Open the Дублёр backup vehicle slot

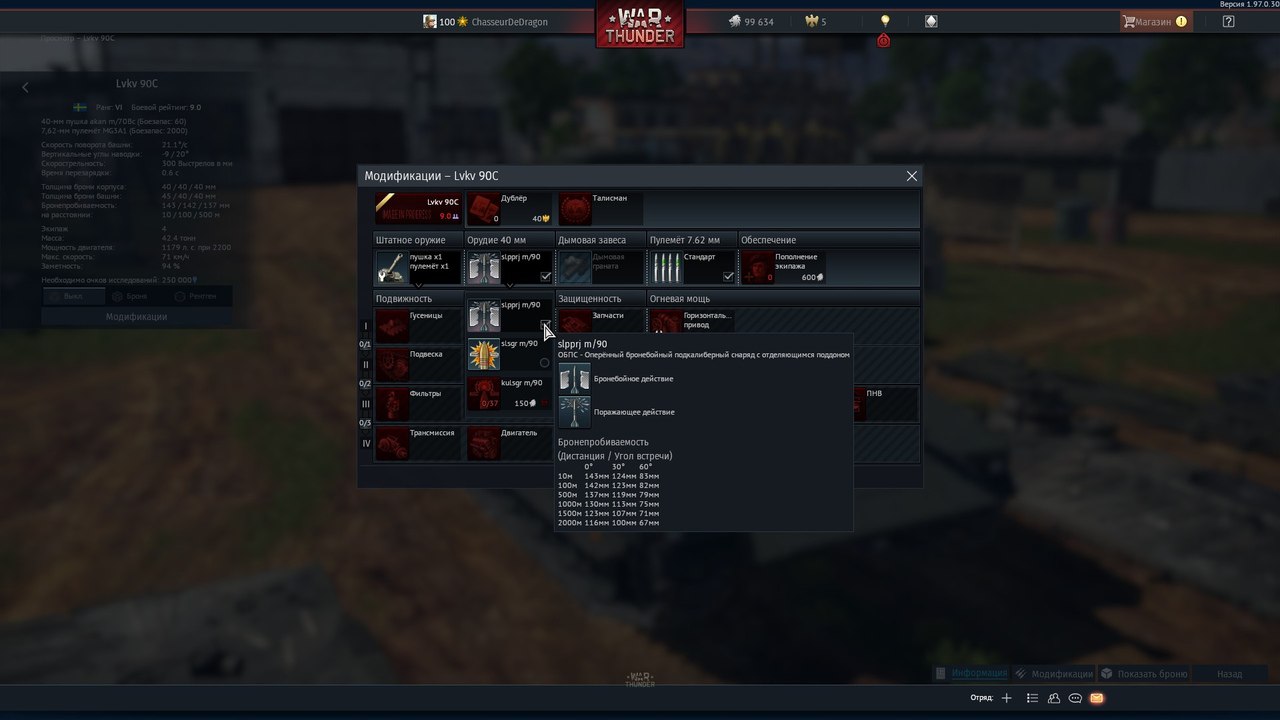pyautogui.click(x=510, y=209)
